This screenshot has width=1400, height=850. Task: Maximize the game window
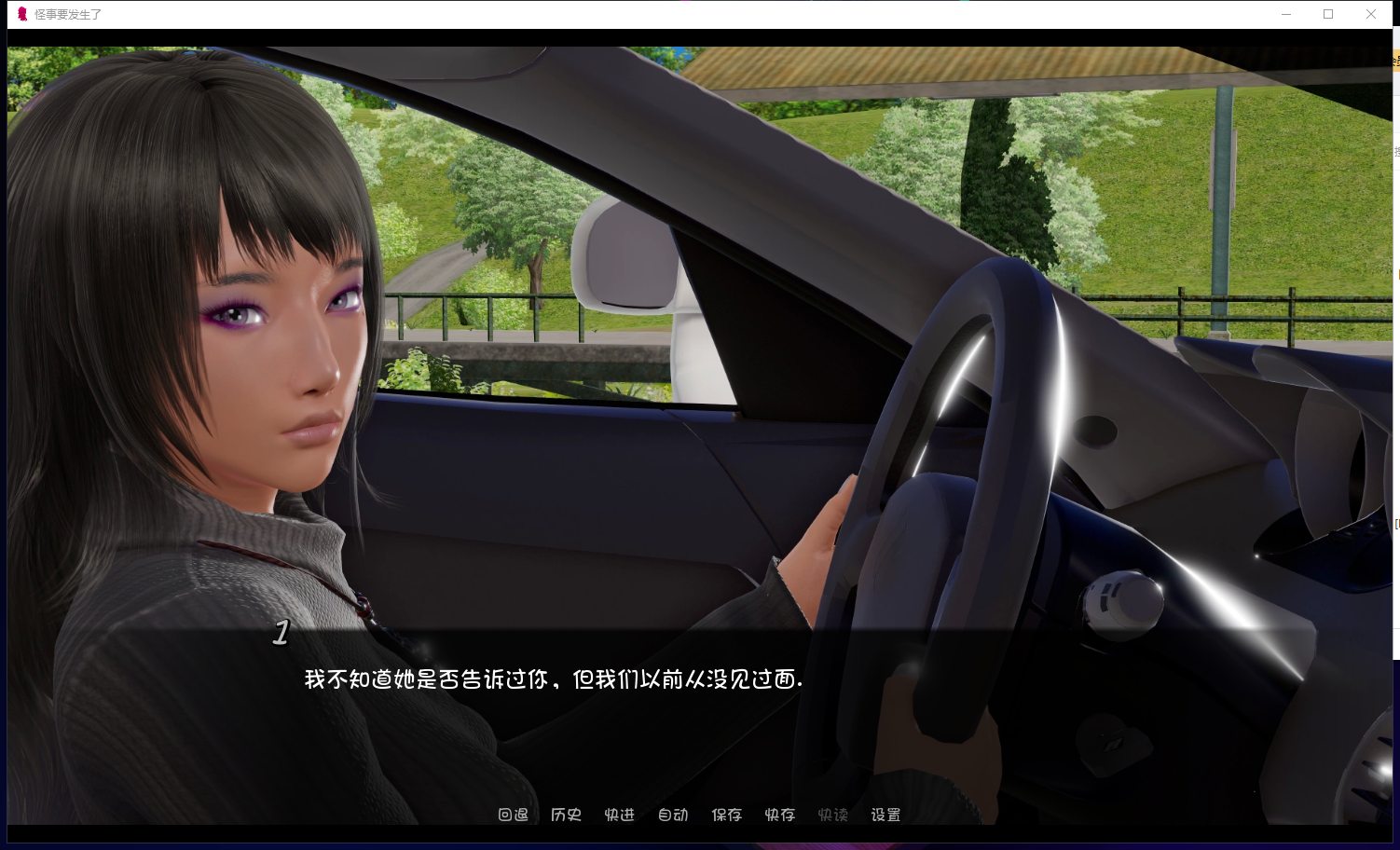[1328, 14]
